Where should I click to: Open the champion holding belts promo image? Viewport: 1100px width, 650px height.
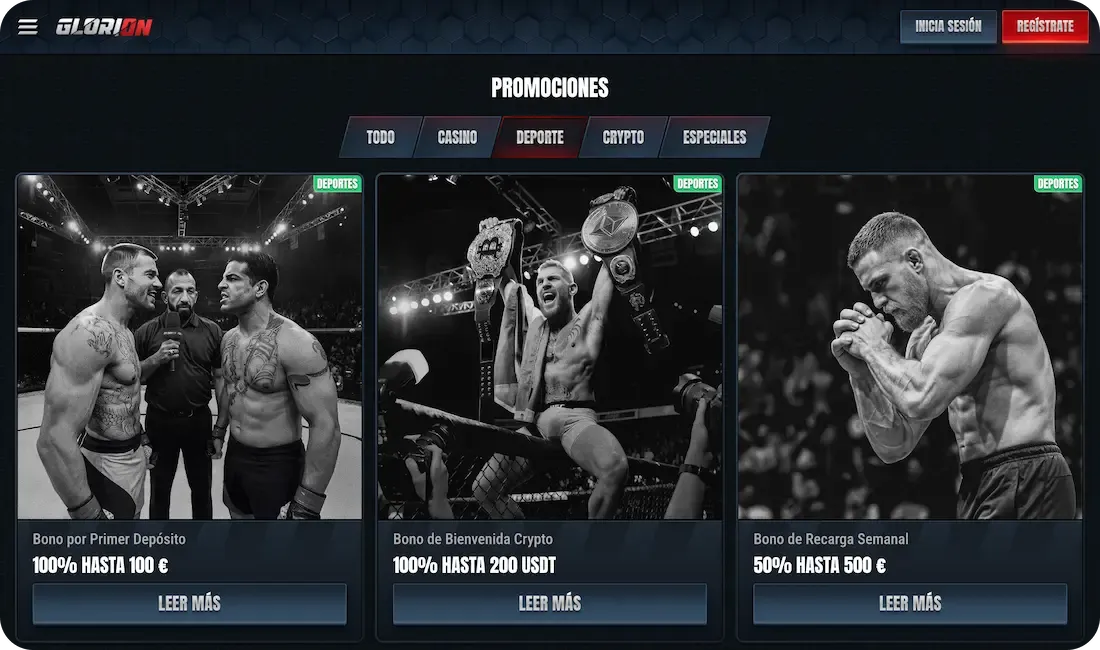pyautogui.click(x=550, y=347)
